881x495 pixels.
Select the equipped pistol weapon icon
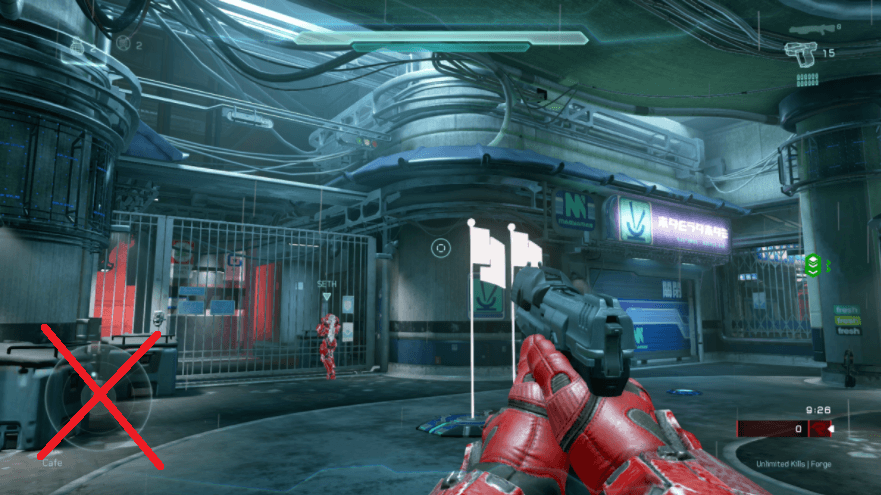coord(800,52)
